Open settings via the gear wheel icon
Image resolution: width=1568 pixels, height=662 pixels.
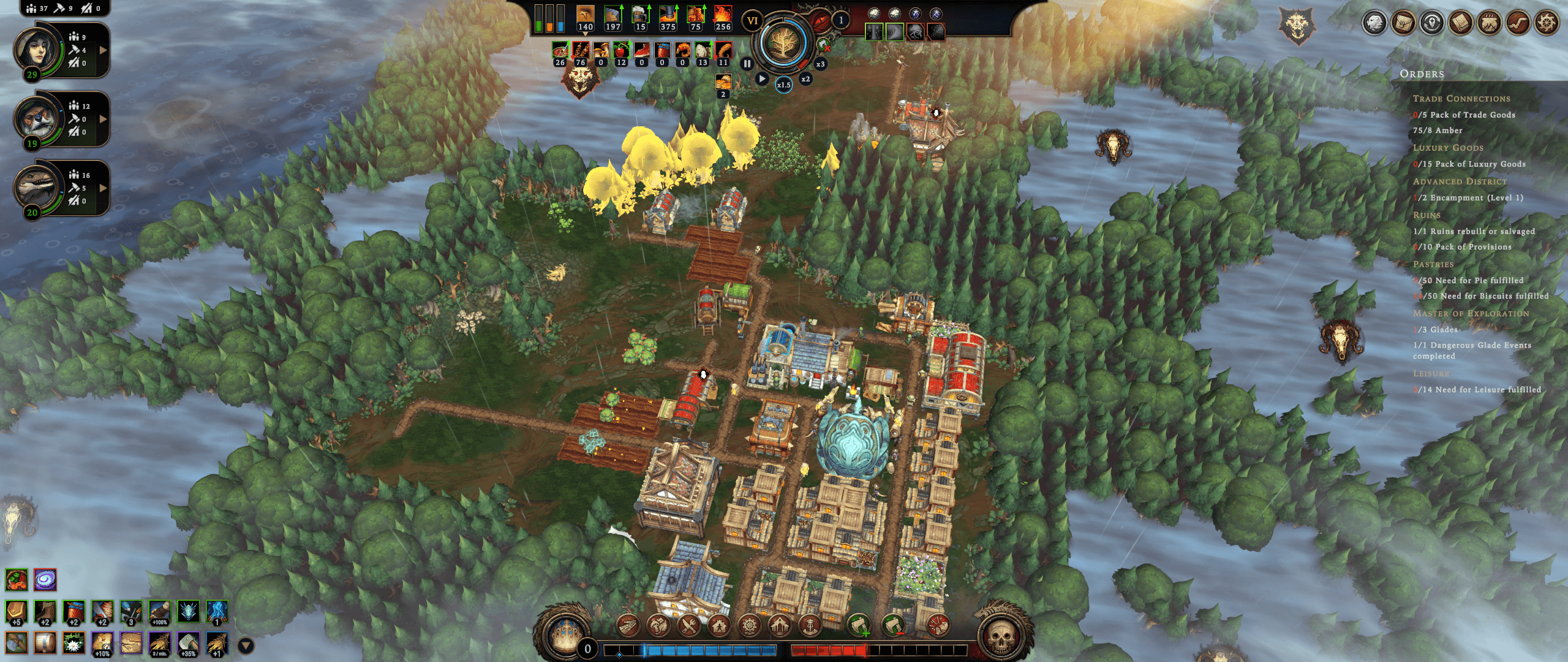click(1546, 23)
